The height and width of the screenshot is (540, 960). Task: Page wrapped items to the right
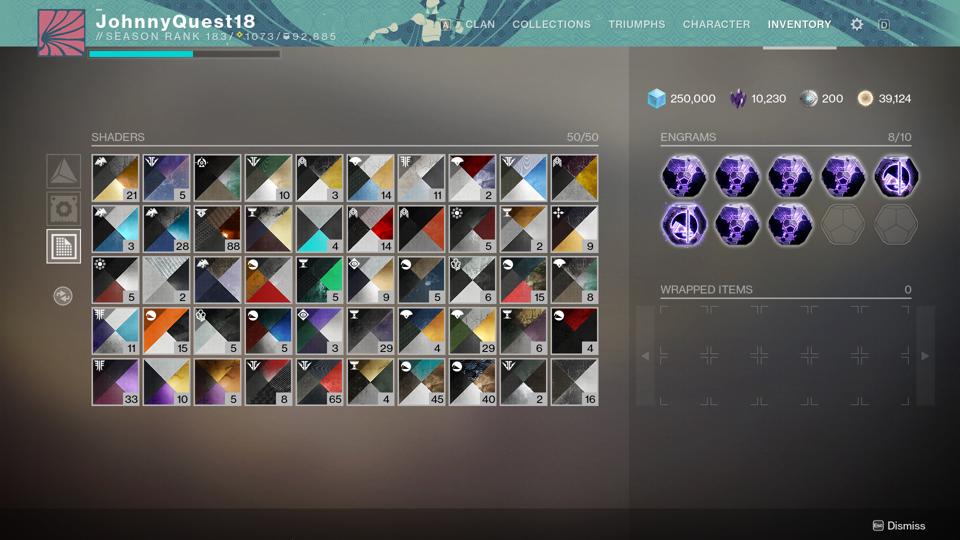coord(925,355)
